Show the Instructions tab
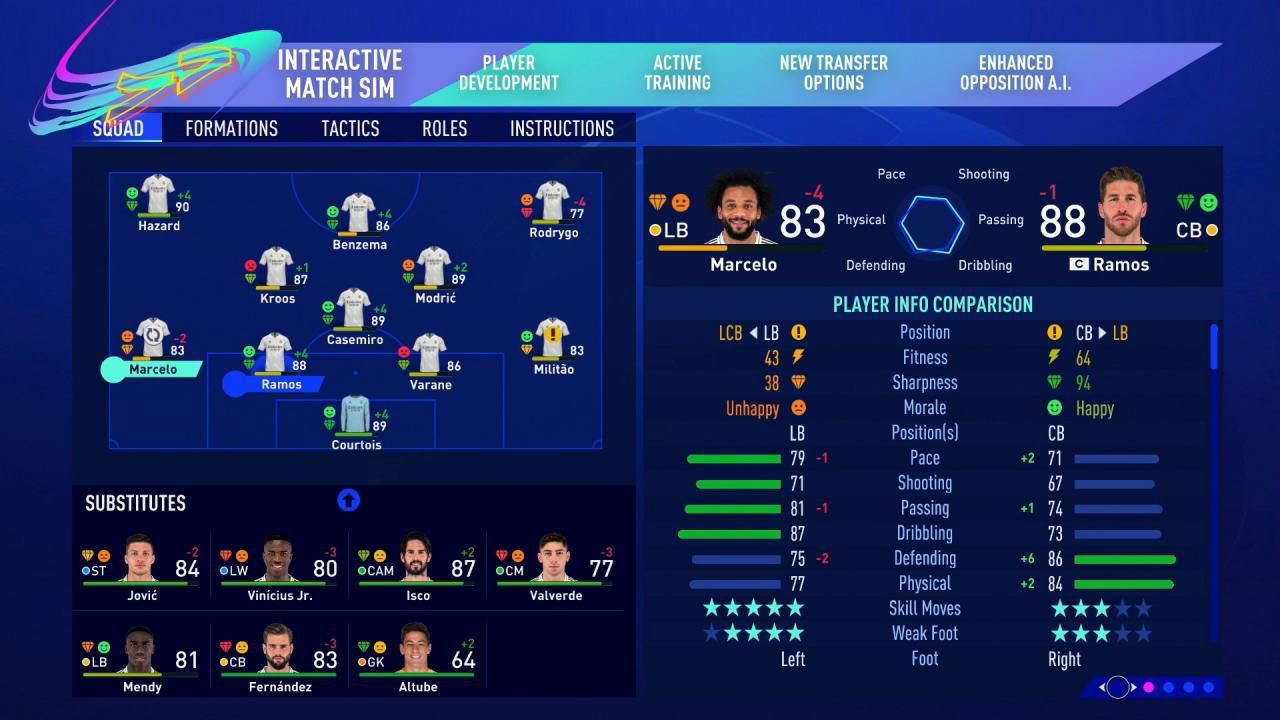 [x=561, y=128]
